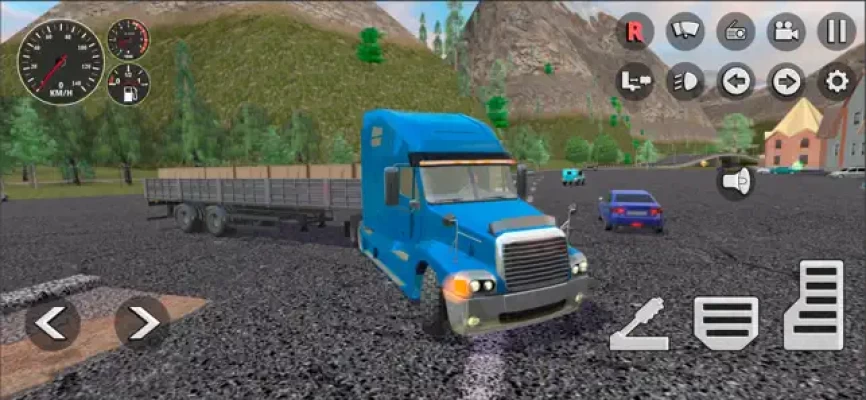Activate the right turn signal
866x400 pixels.
(x=786, y=81)
